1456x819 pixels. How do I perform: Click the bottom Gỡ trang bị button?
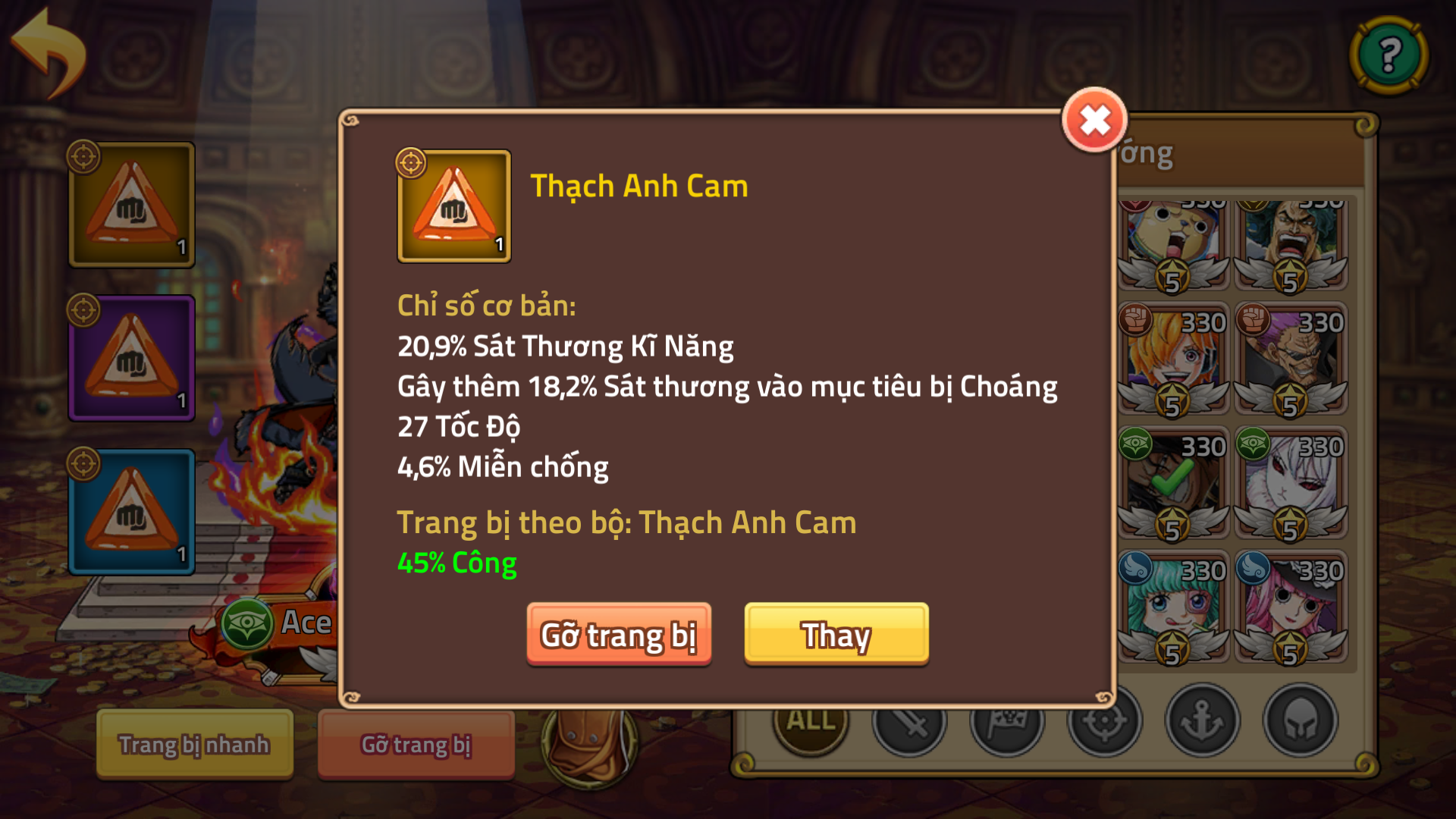[x=415, y=745]
